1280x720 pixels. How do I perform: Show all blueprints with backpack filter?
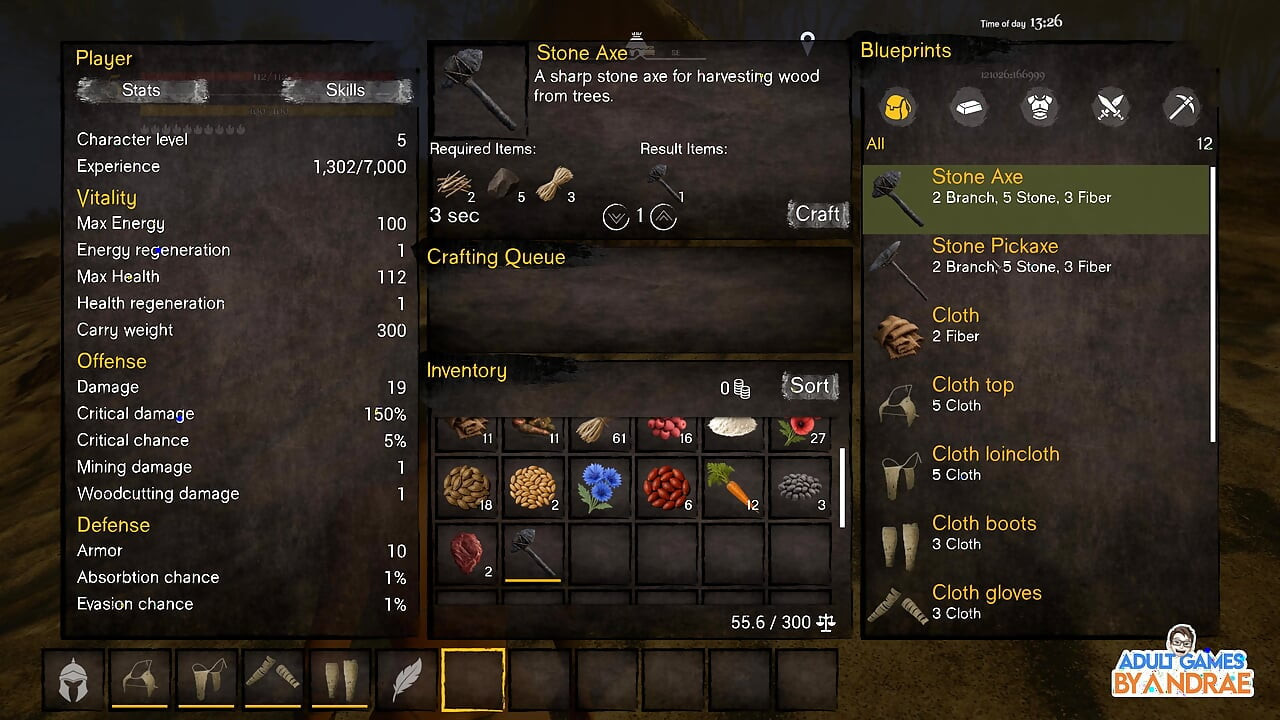[x=898, y=107]
